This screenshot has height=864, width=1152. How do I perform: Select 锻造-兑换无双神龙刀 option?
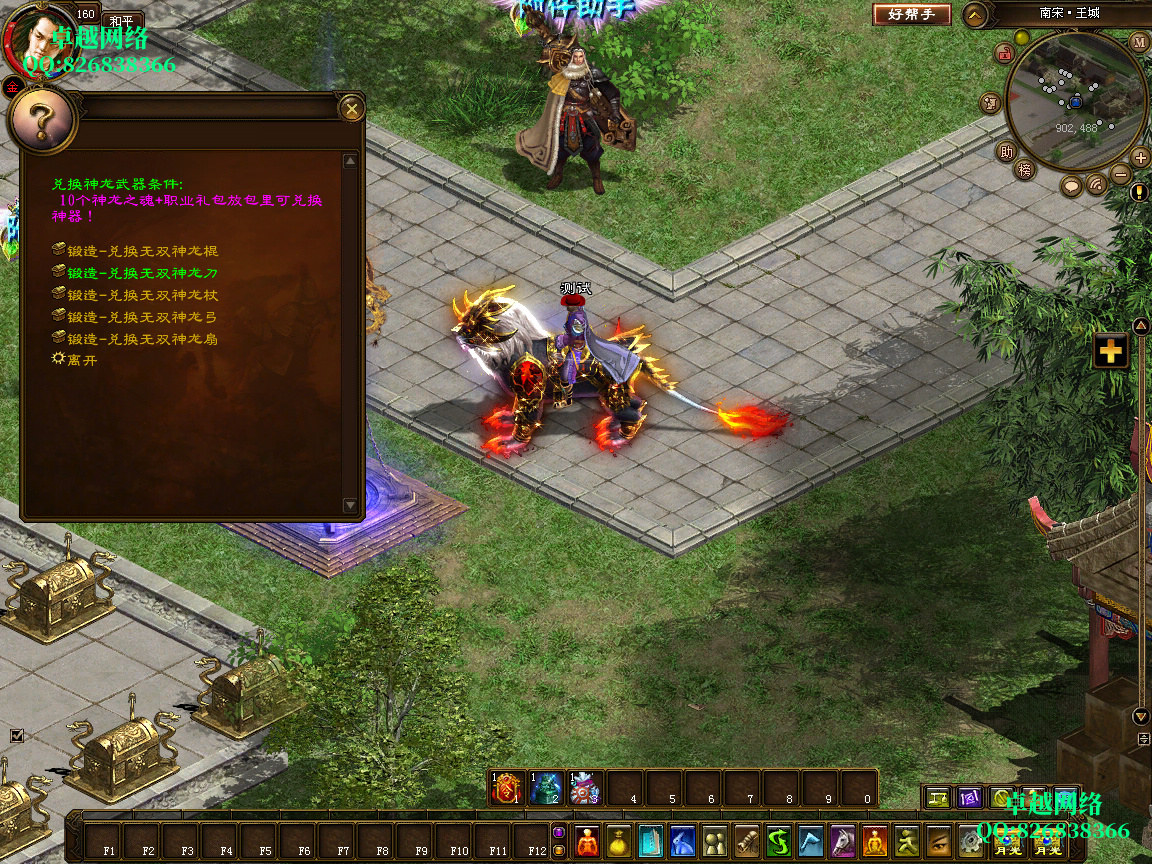click(x=142, y=273)
